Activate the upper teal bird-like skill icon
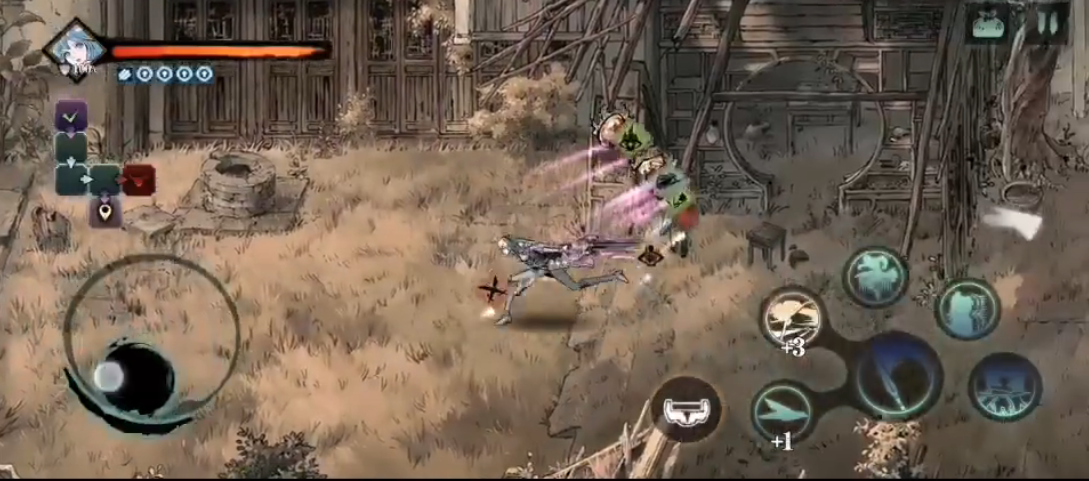 pyautogui.click(x=875, y=277)
